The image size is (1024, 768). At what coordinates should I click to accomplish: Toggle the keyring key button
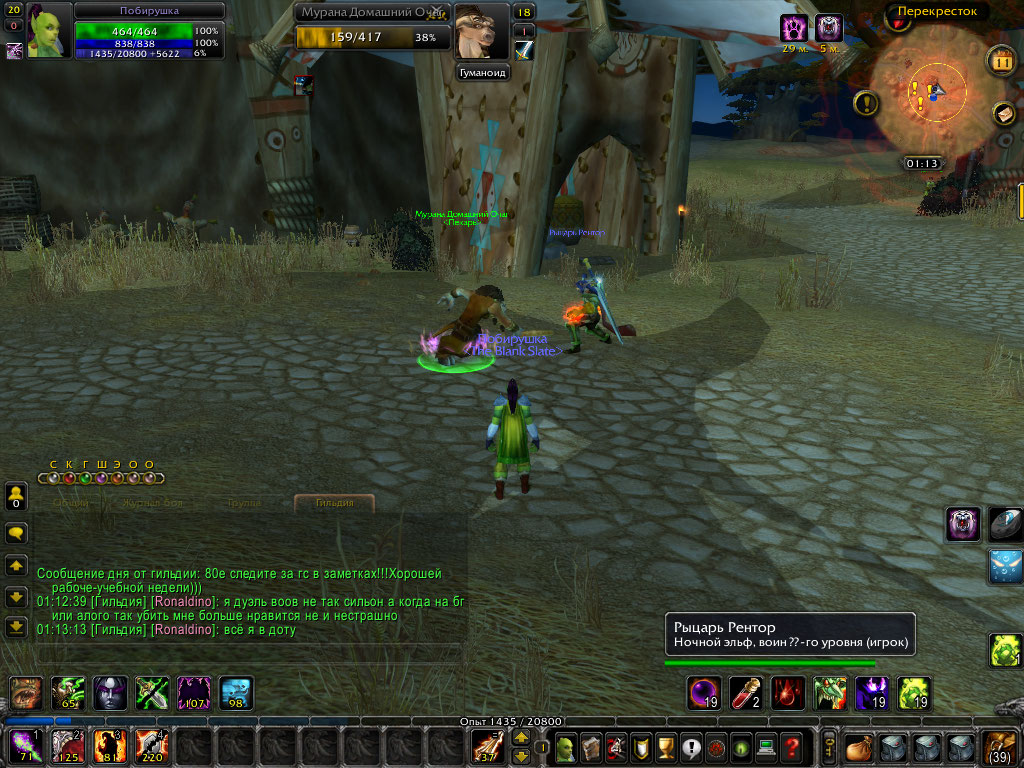[829, 746]
